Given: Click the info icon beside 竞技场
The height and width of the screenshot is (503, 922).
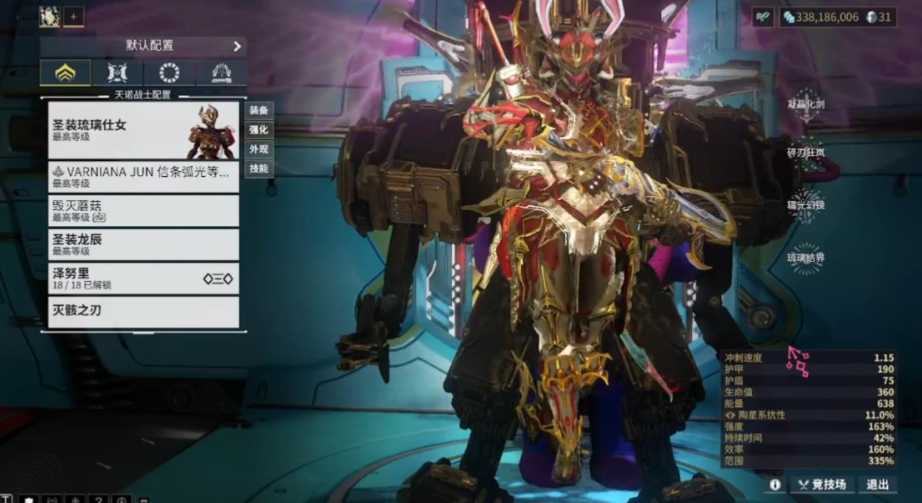Looking at the screenshot, I should click(774, 484).
